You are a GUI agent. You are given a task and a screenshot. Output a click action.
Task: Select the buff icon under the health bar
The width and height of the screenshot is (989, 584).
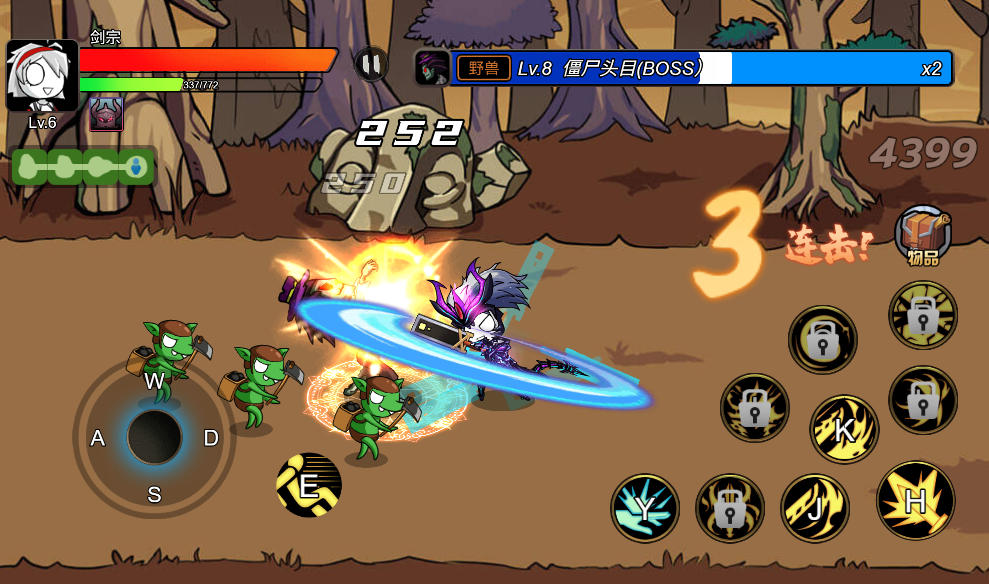pos(106,114)
